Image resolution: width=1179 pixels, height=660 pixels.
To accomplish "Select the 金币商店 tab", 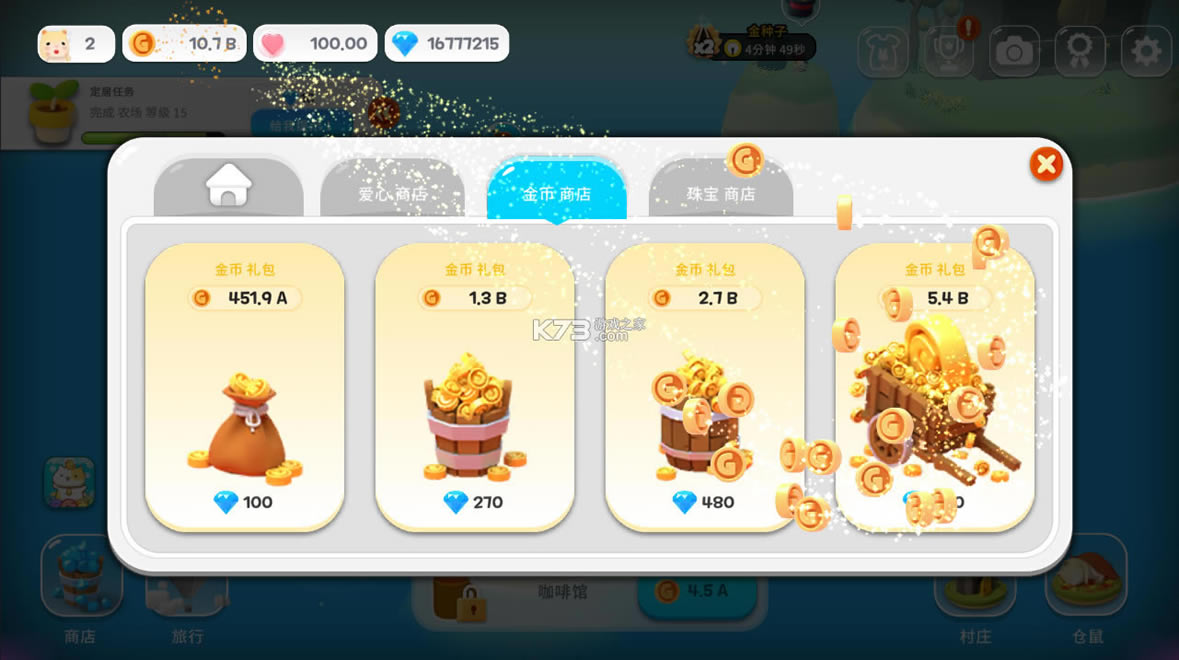I will pos(556,192).
